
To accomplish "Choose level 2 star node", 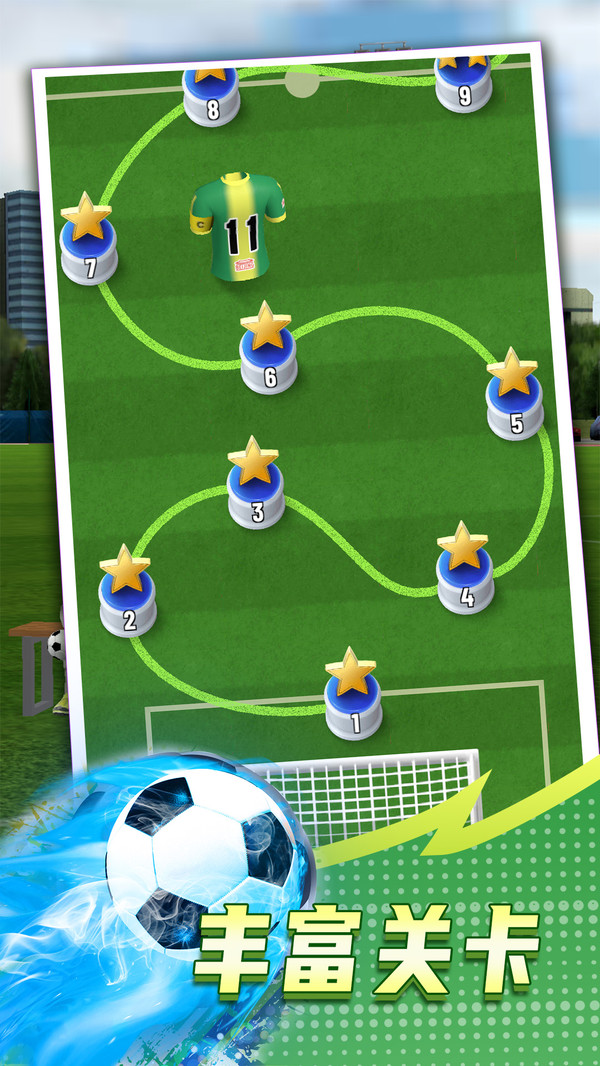I will pyautogui.click(x=127, y=599).
